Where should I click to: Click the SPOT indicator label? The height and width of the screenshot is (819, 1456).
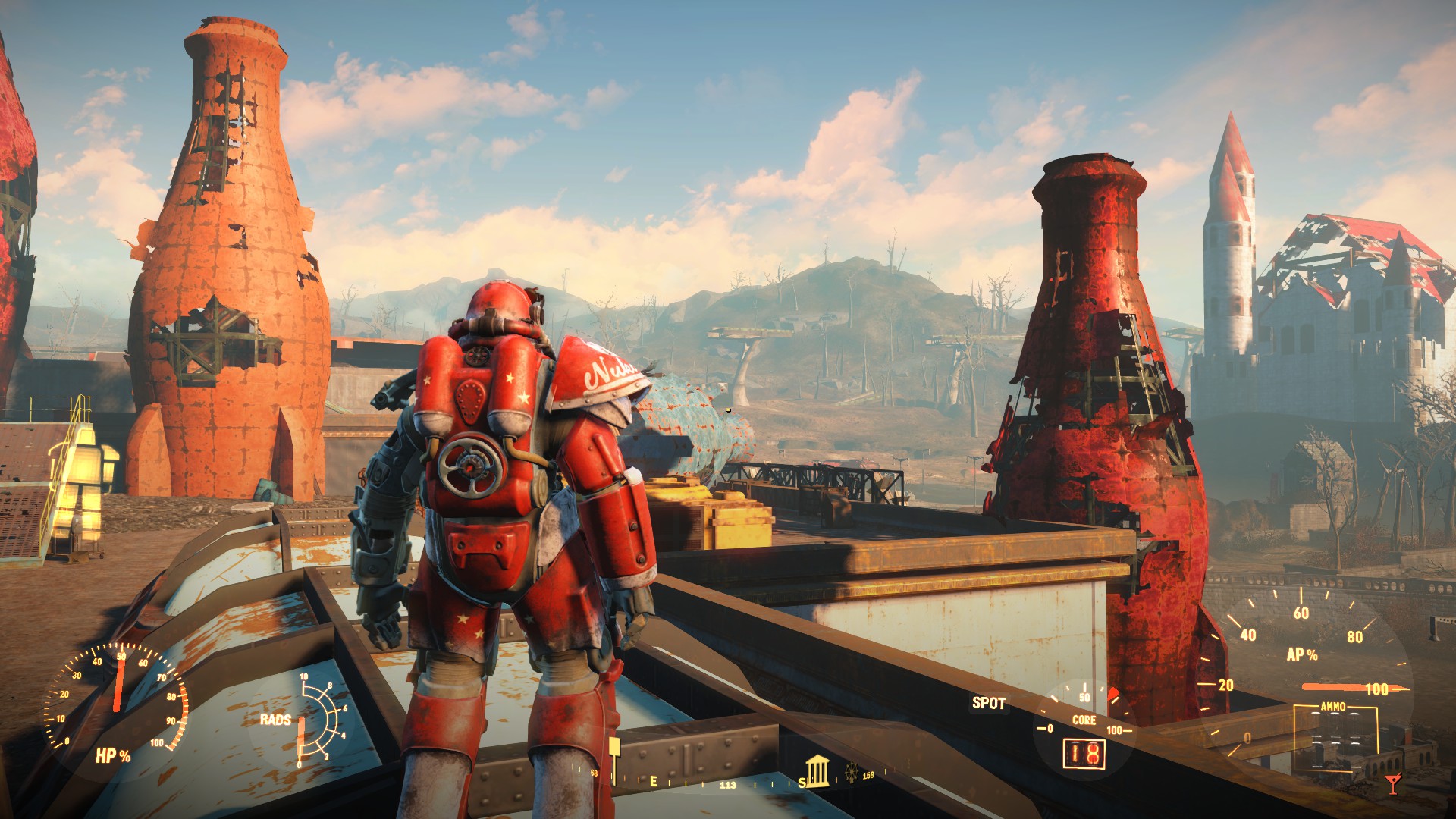tap(989, 703)
